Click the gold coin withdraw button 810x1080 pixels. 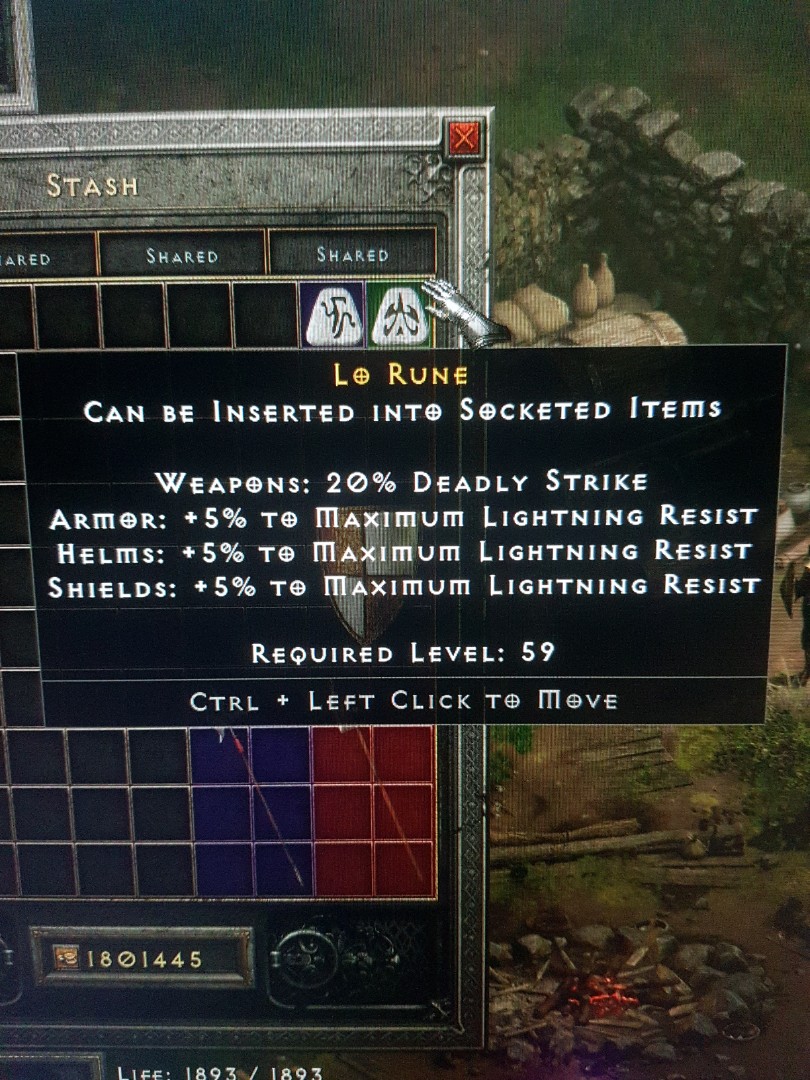(x=67, y=960)
